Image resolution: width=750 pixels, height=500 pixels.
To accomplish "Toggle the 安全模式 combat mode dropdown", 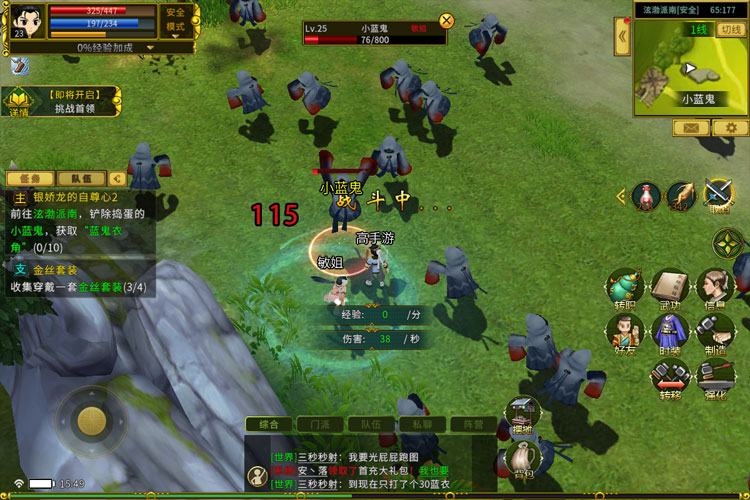I will click(x=176, y=21).
